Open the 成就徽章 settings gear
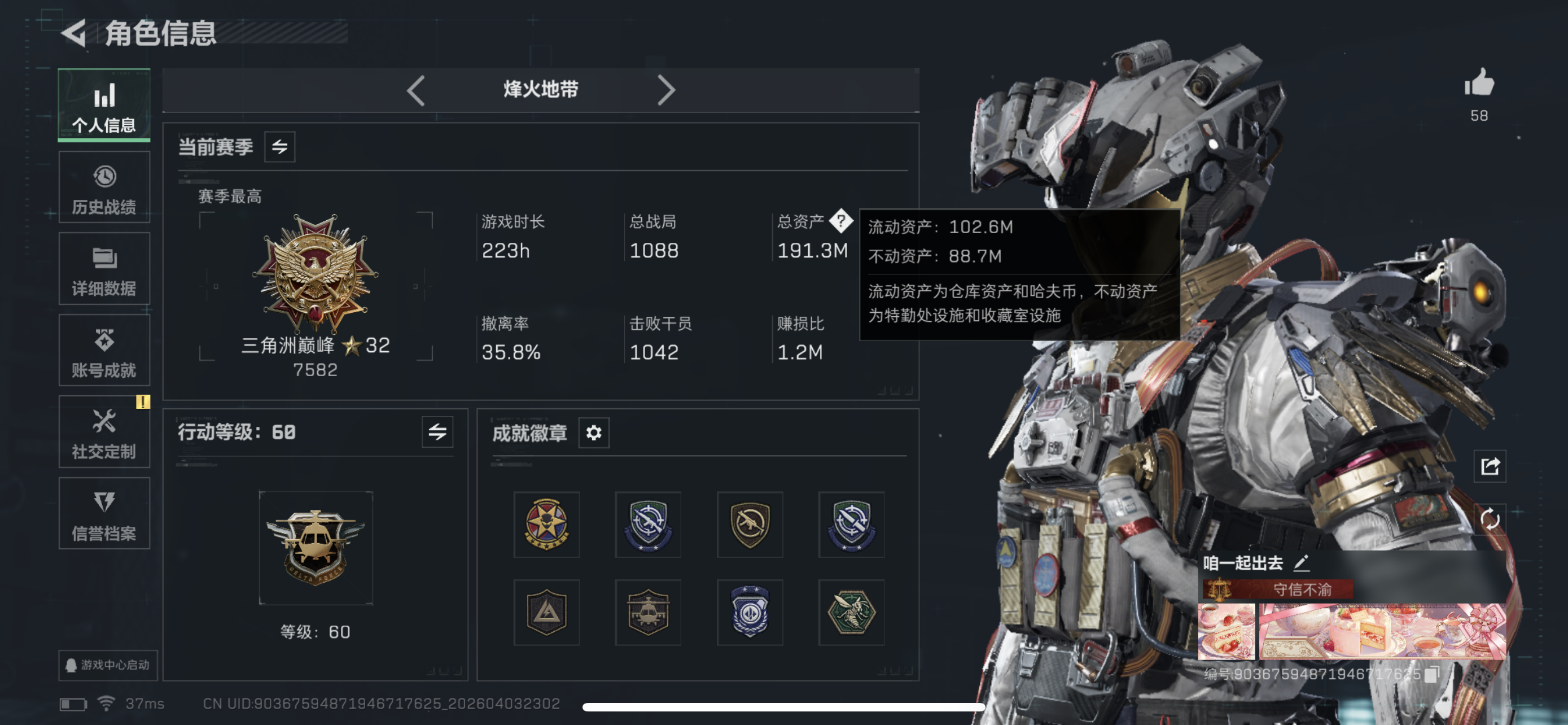Screen dimensions: 1568x725 coord(593,433)
